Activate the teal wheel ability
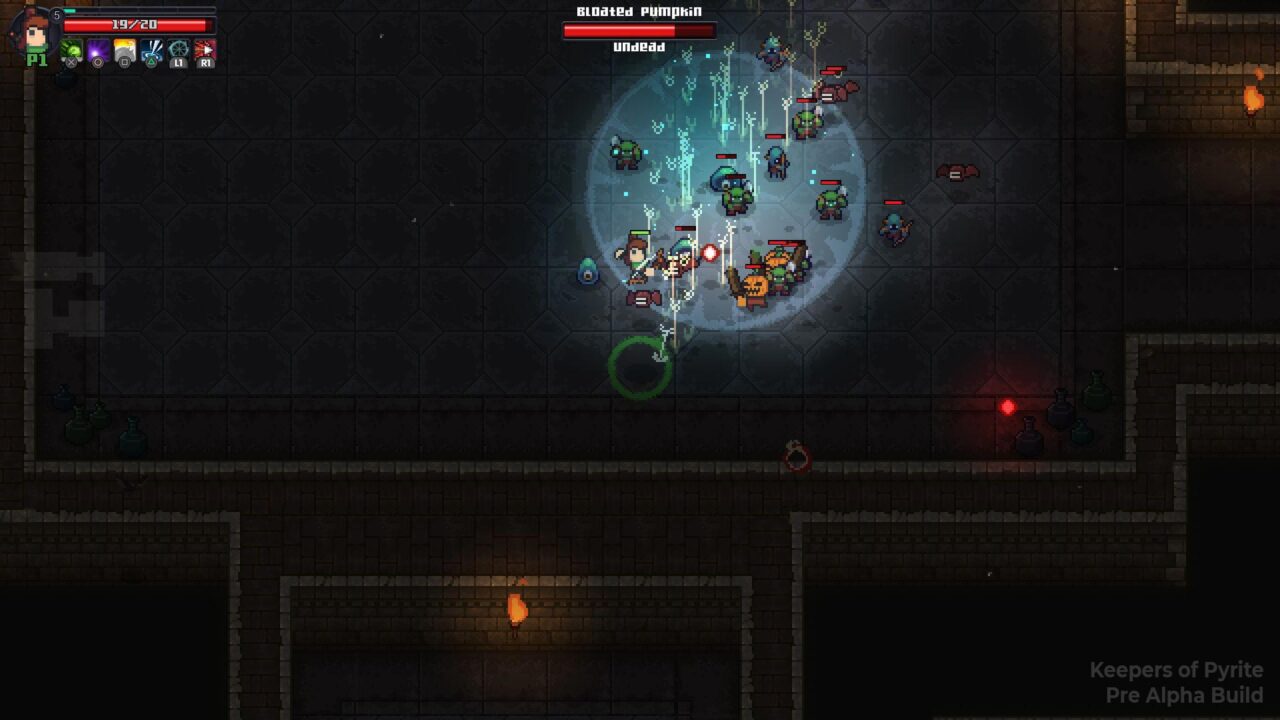This screenshot has width=1280, height=720. [178, 50]
